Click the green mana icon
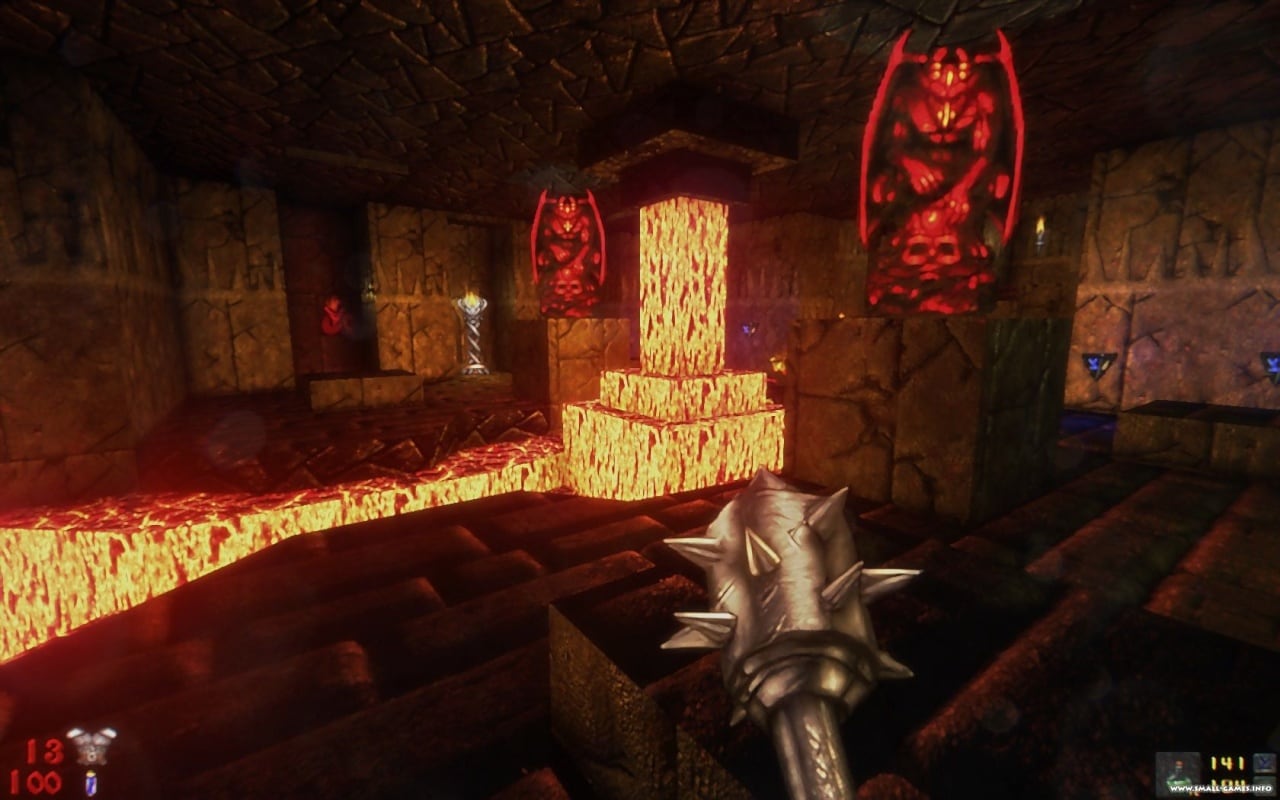The width and height of the screenshot is (1280, 800). (1265, 783)
